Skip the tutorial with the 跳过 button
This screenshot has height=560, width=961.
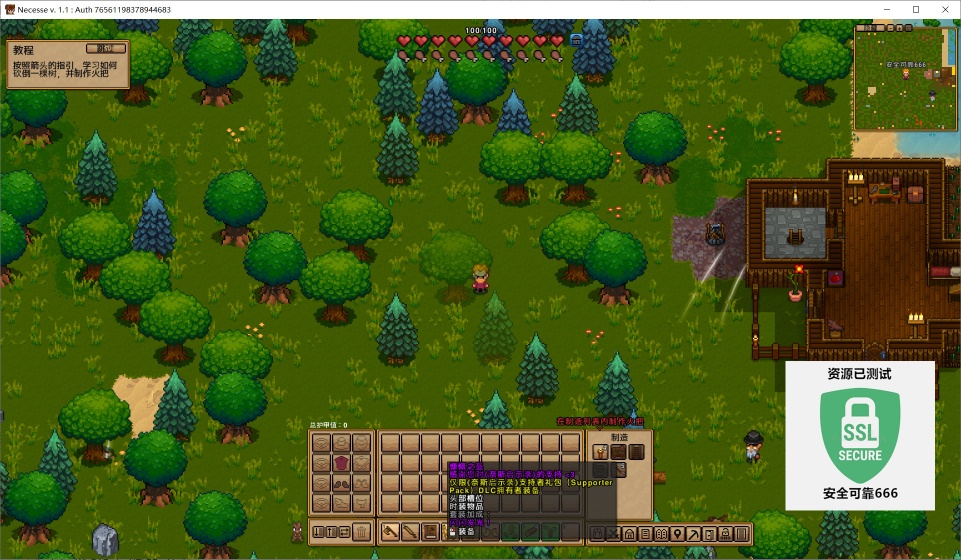pyautogui.click(x=106, y=48)
